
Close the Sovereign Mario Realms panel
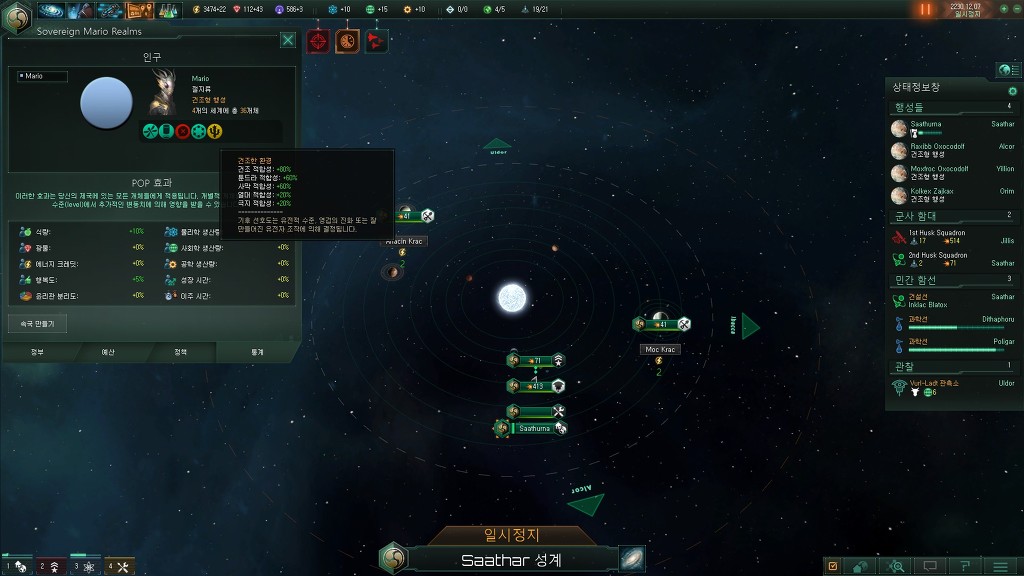[288, 40]
